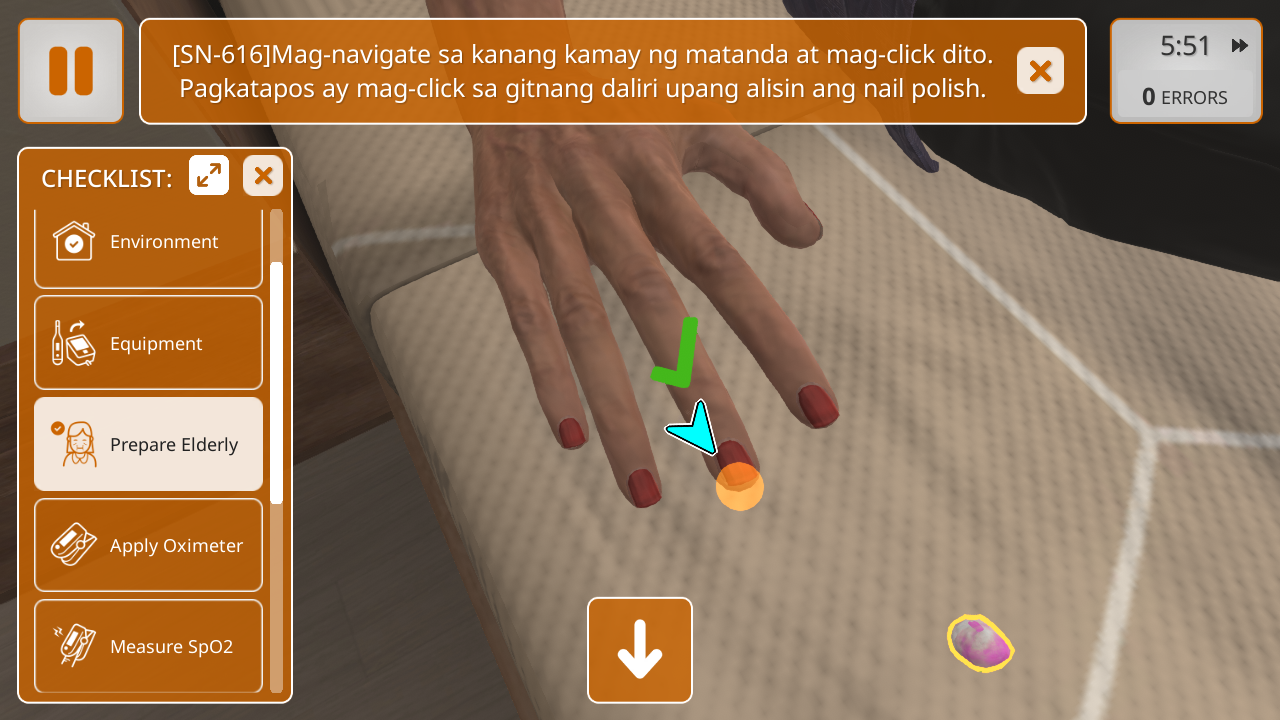1280x720 pixels.
Task: Fast-forward the timer
Action: tap(1240, 46)
